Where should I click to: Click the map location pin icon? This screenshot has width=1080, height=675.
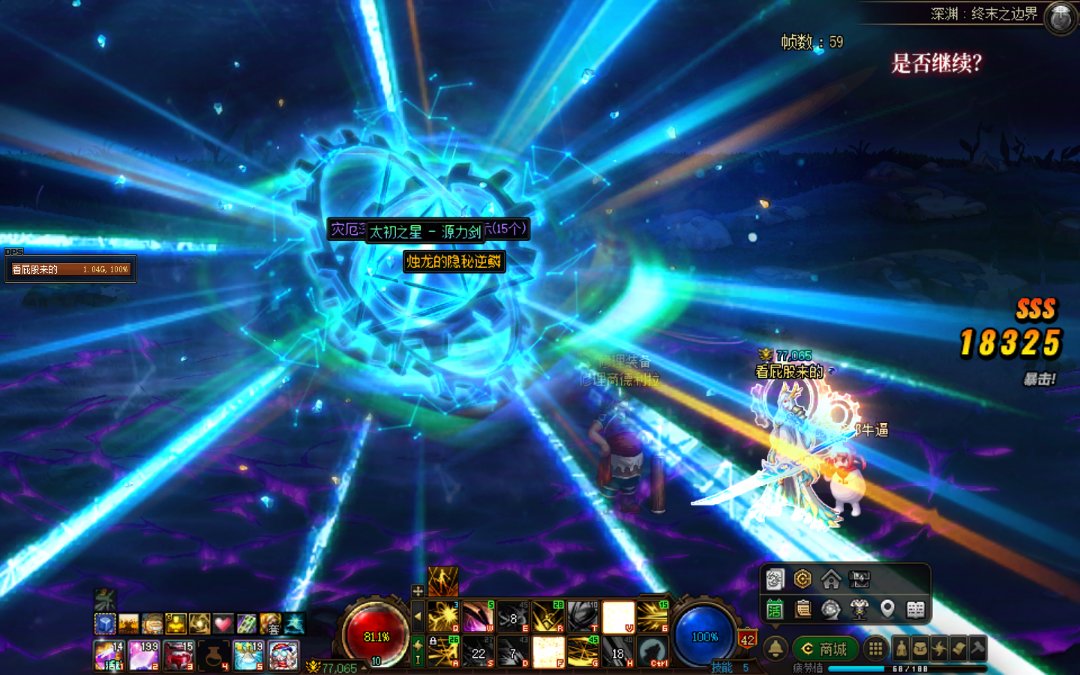887,608
